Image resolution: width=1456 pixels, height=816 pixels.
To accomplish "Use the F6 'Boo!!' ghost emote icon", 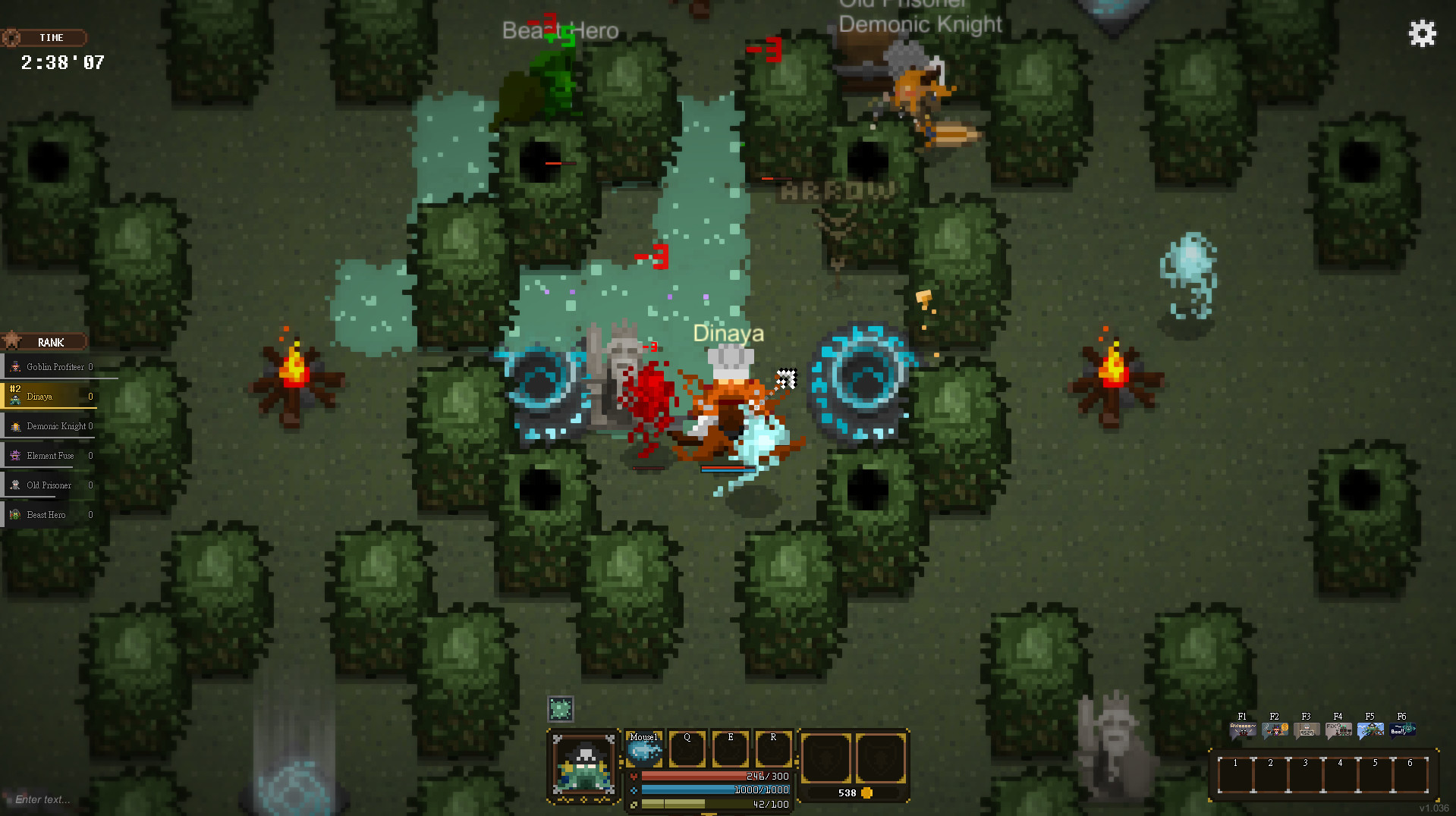I will click(1401, 729).
